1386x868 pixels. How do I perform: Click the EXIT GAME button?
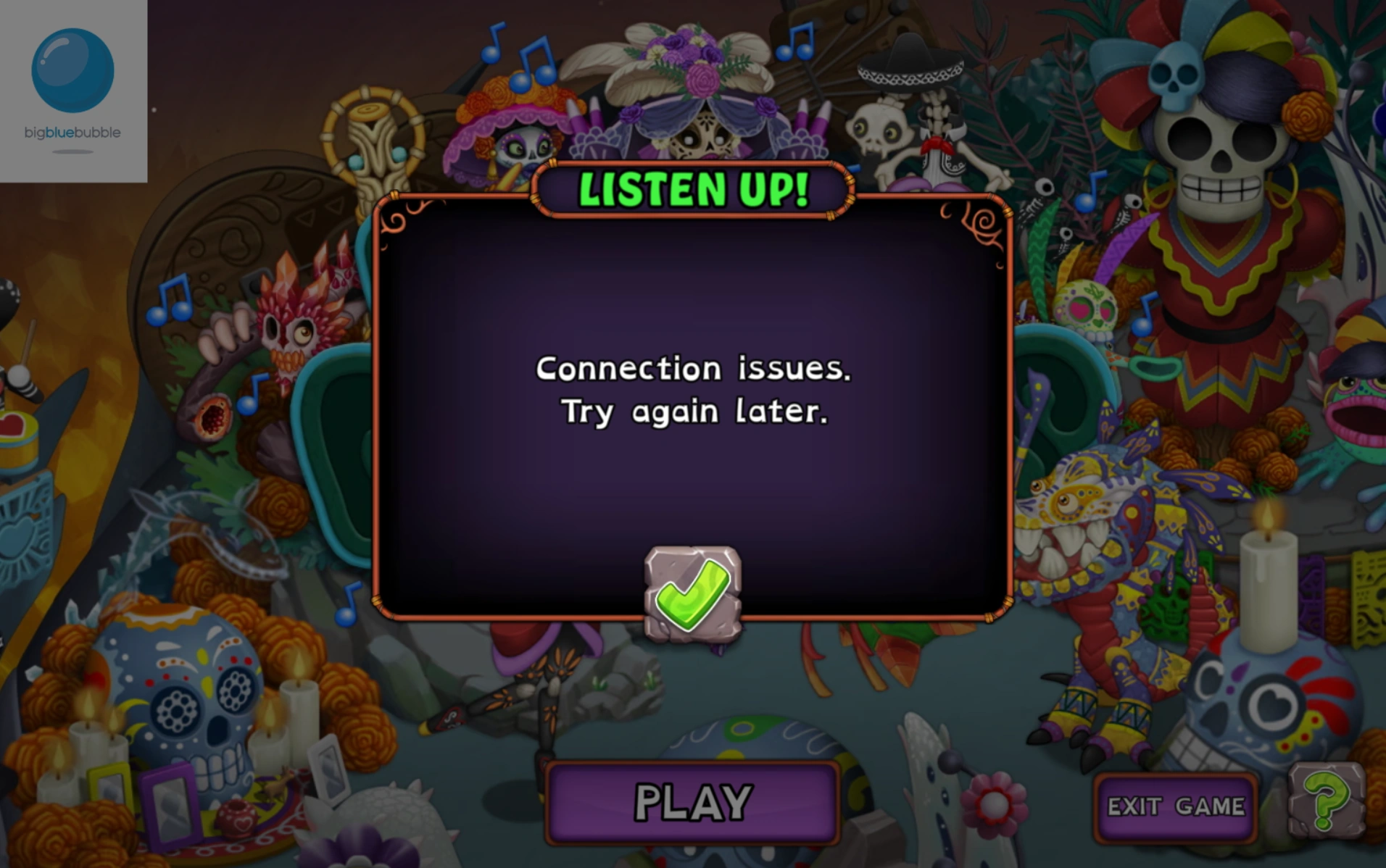[1174, 806]
